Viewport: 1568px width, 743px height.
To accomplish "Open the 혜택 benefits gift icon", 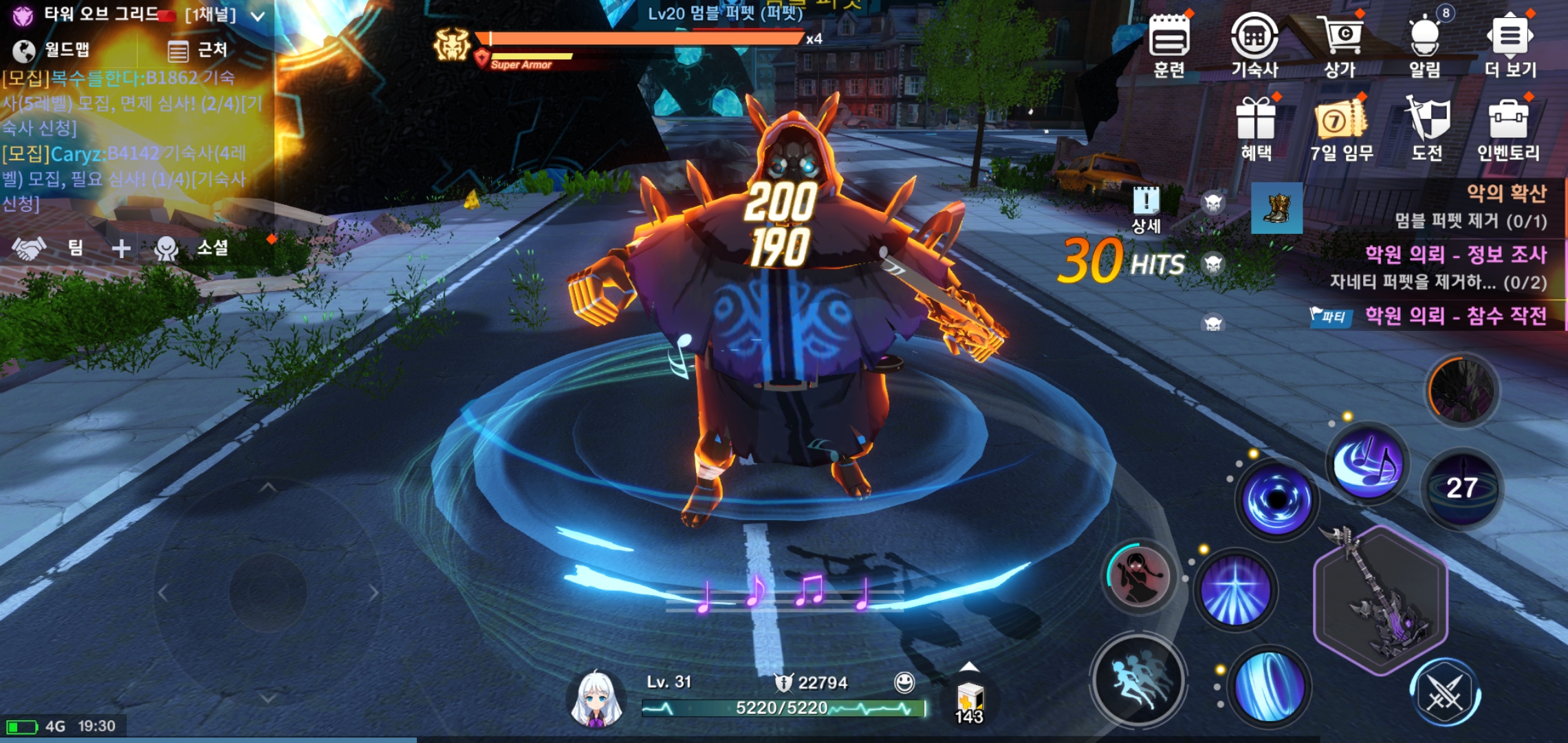I will [1256, 127].
